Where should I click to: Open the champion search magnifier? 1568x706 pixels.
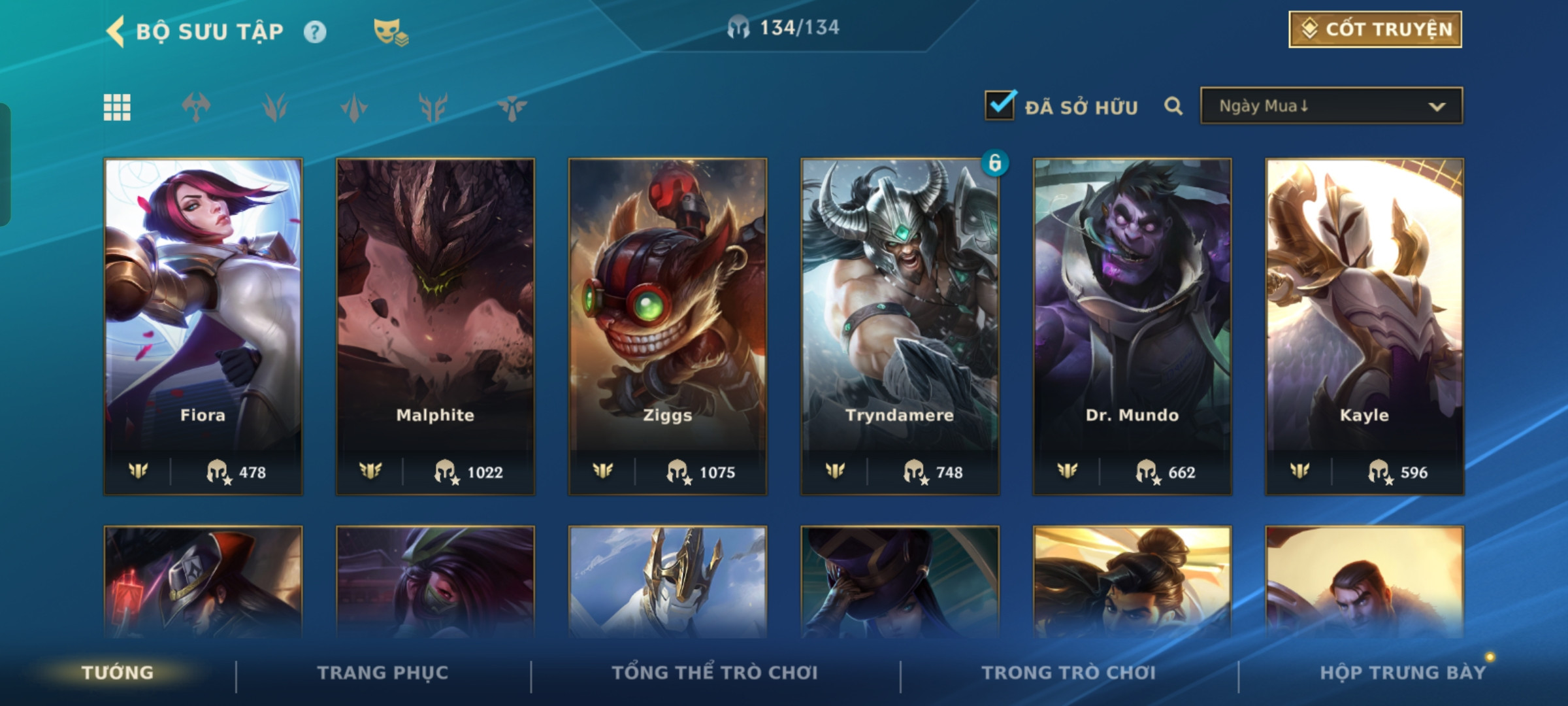(1173, 106)
